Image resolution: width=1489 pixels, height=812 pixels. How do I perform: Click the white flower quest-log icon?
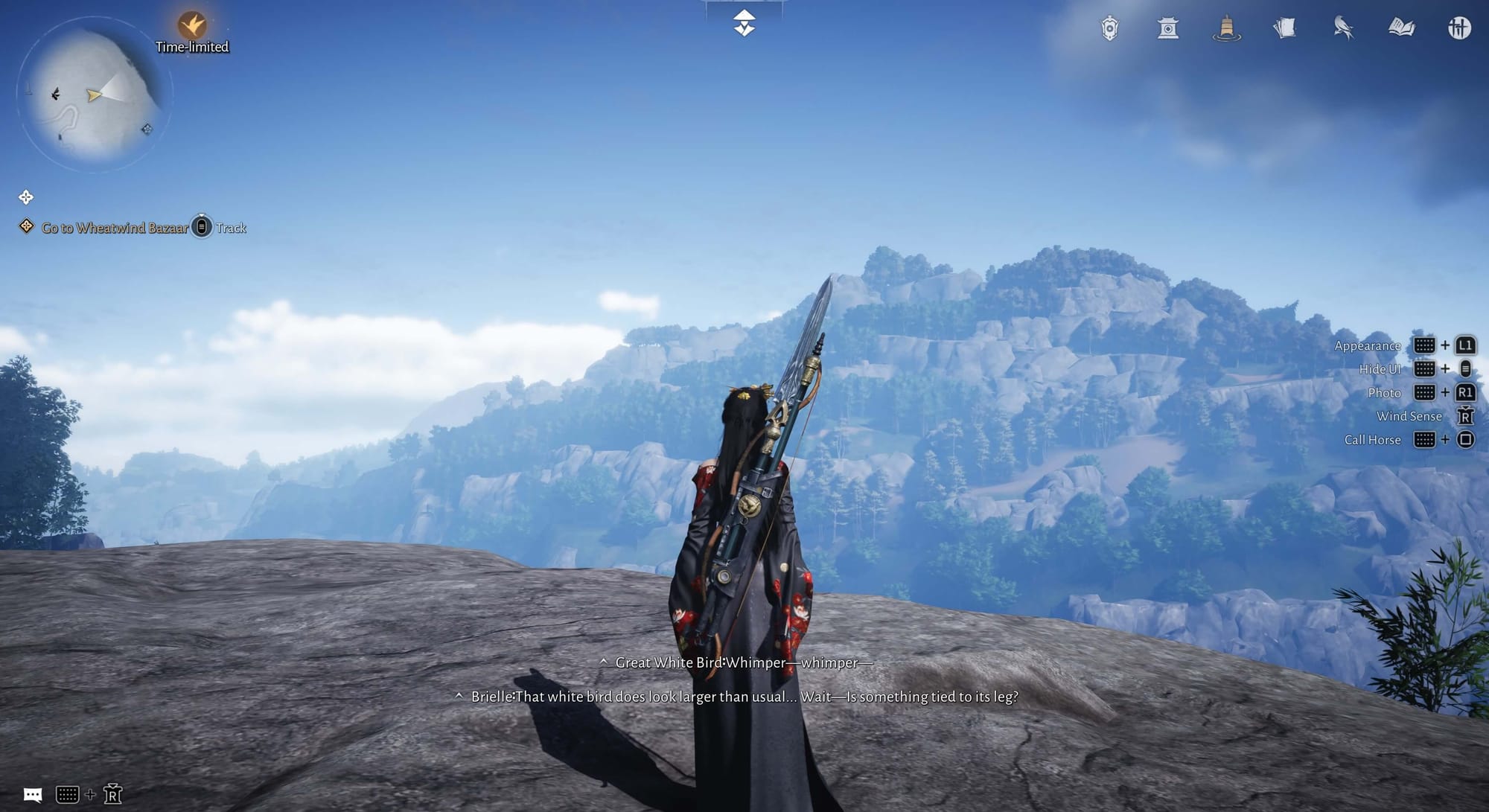pyautogui.click(x=26, y=197)
